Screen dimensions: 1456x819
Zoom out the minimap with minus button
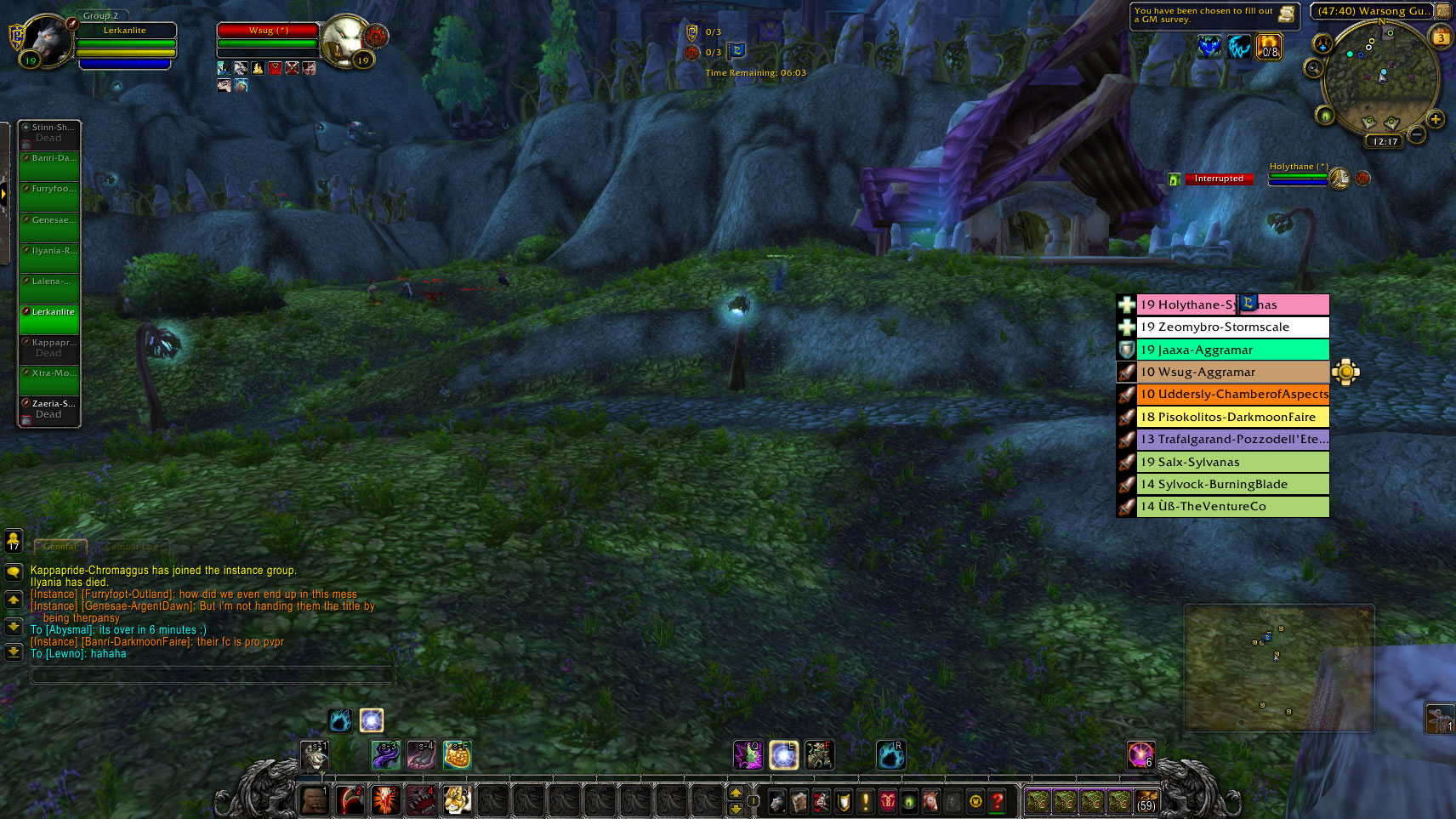pyautogui.click(x=1416, y=134)
